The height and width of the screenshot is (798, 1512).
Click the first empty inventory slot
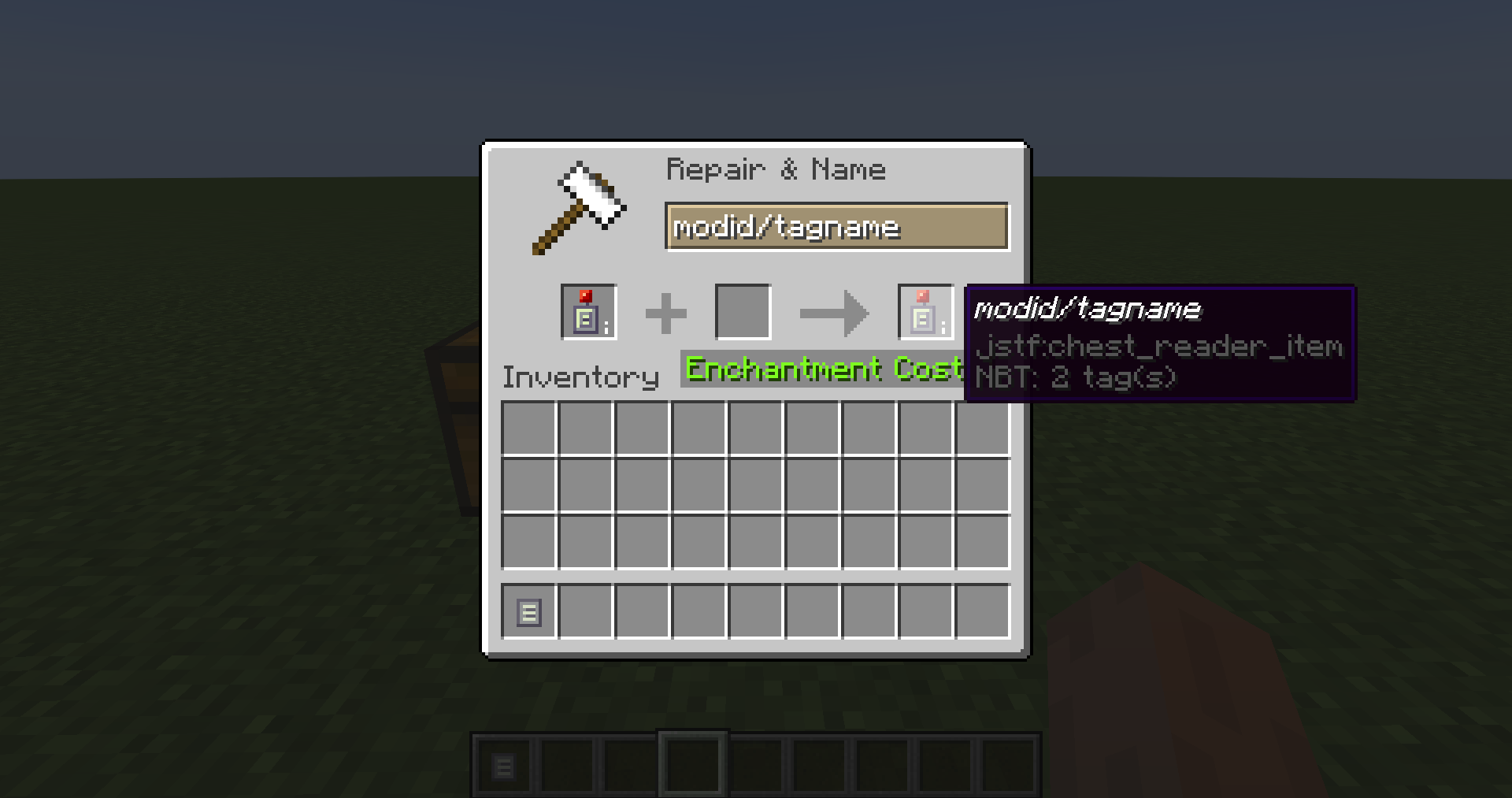coord(529,426)
